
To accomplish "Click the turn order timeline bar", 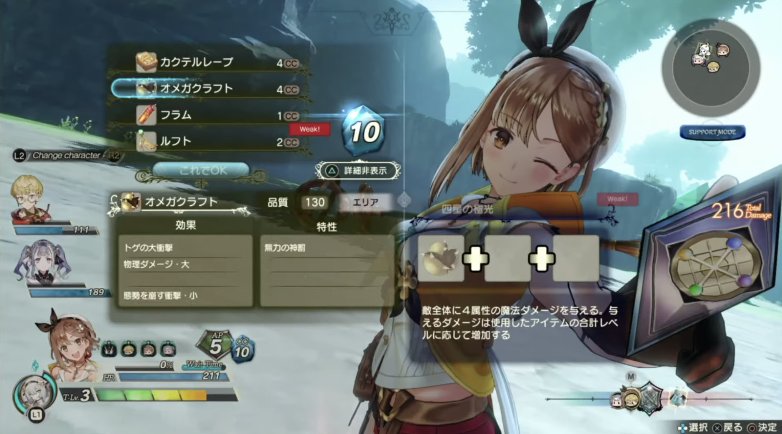I will tap(650, 393).
